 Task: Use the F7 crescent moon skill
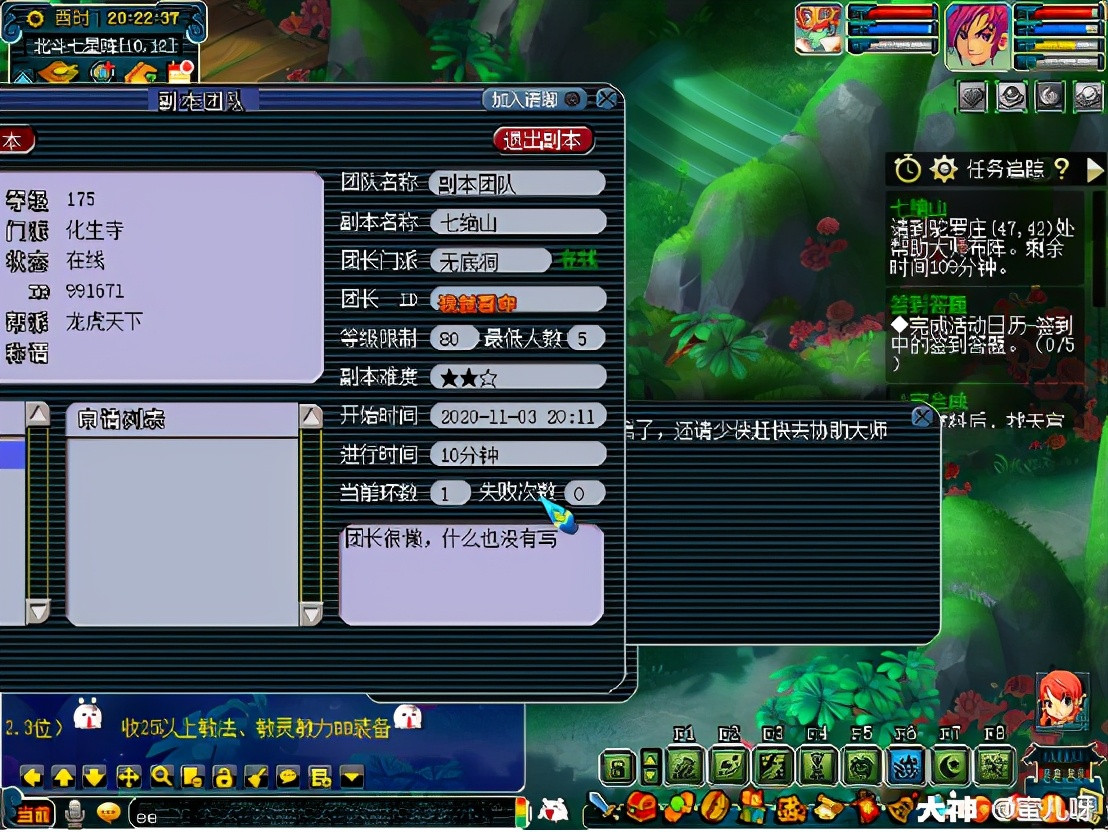click(950, 767)
